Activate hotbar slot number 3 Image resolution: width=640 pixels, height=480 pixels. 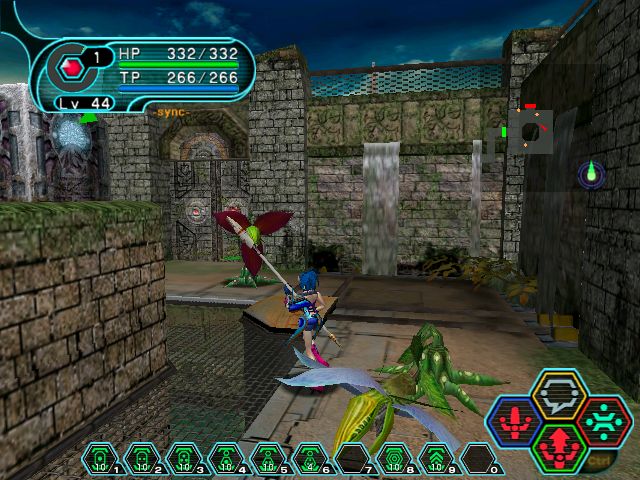(182, 460)
